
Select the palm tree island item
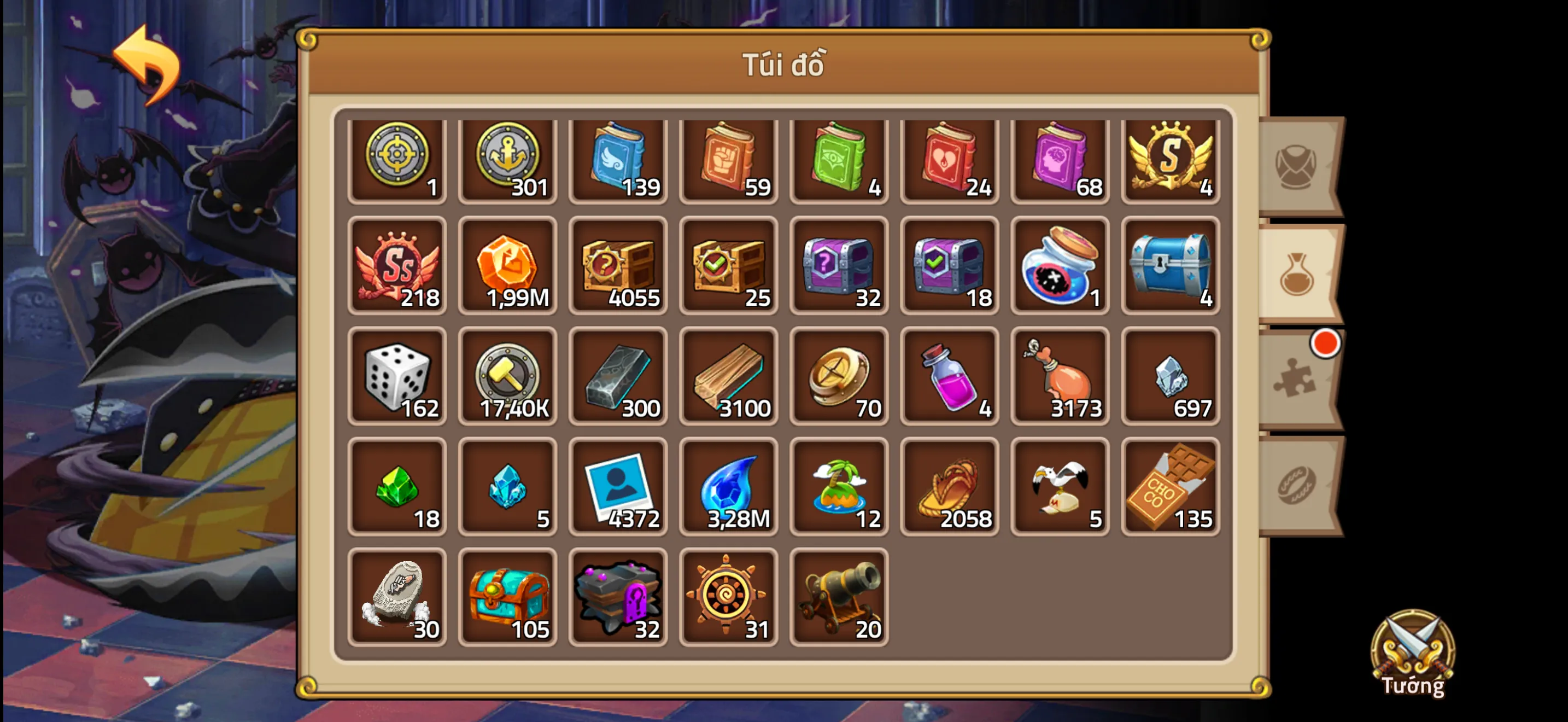pos(839,486)
